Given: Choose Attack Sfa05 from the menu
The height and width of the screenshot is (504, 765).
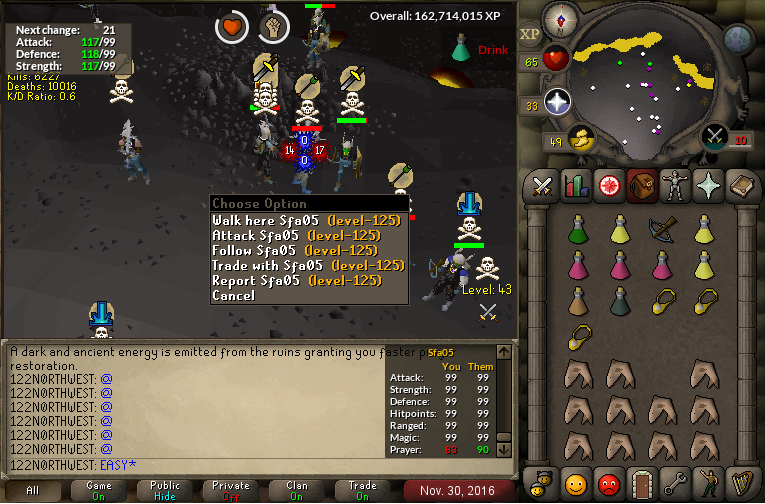Looking at the screenshot, I should click(x=305, y=236).
